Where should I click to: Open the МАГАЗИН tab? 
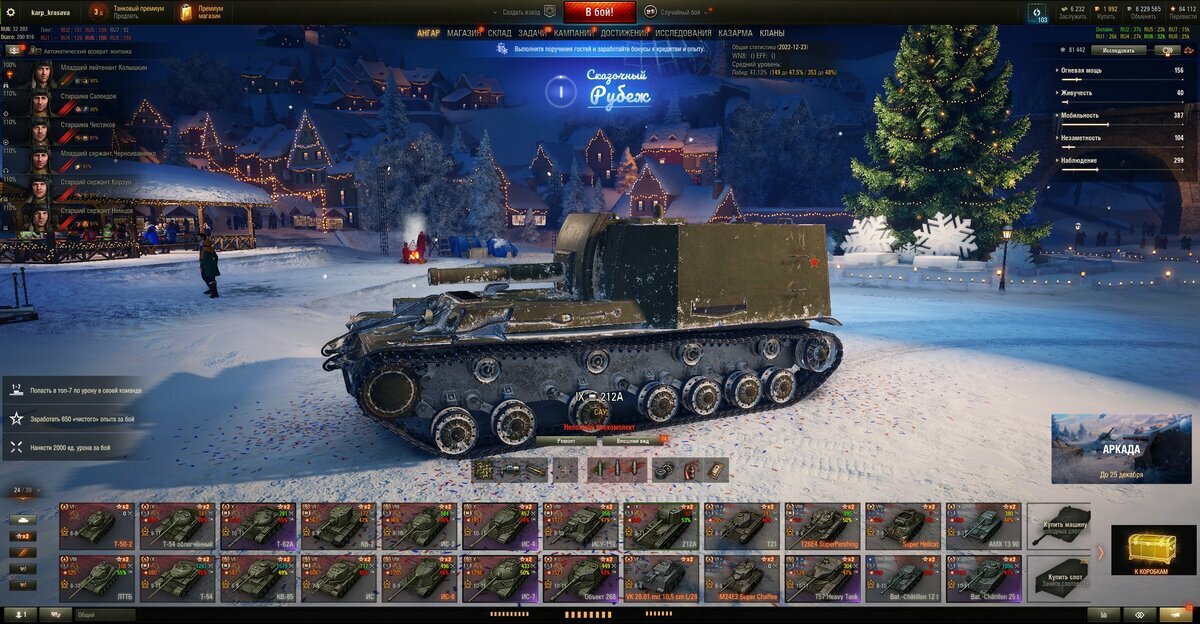pos(463,33)
